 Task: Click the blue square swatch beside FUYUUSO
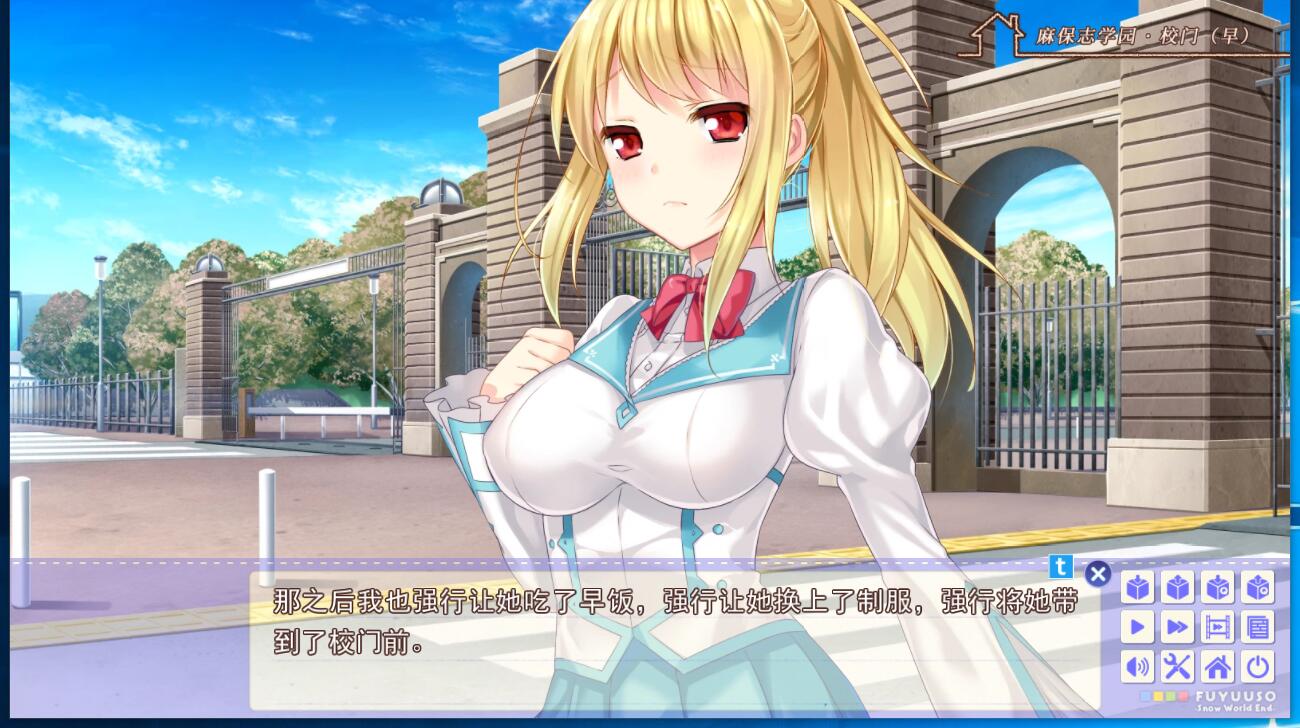coord(1144,696)
